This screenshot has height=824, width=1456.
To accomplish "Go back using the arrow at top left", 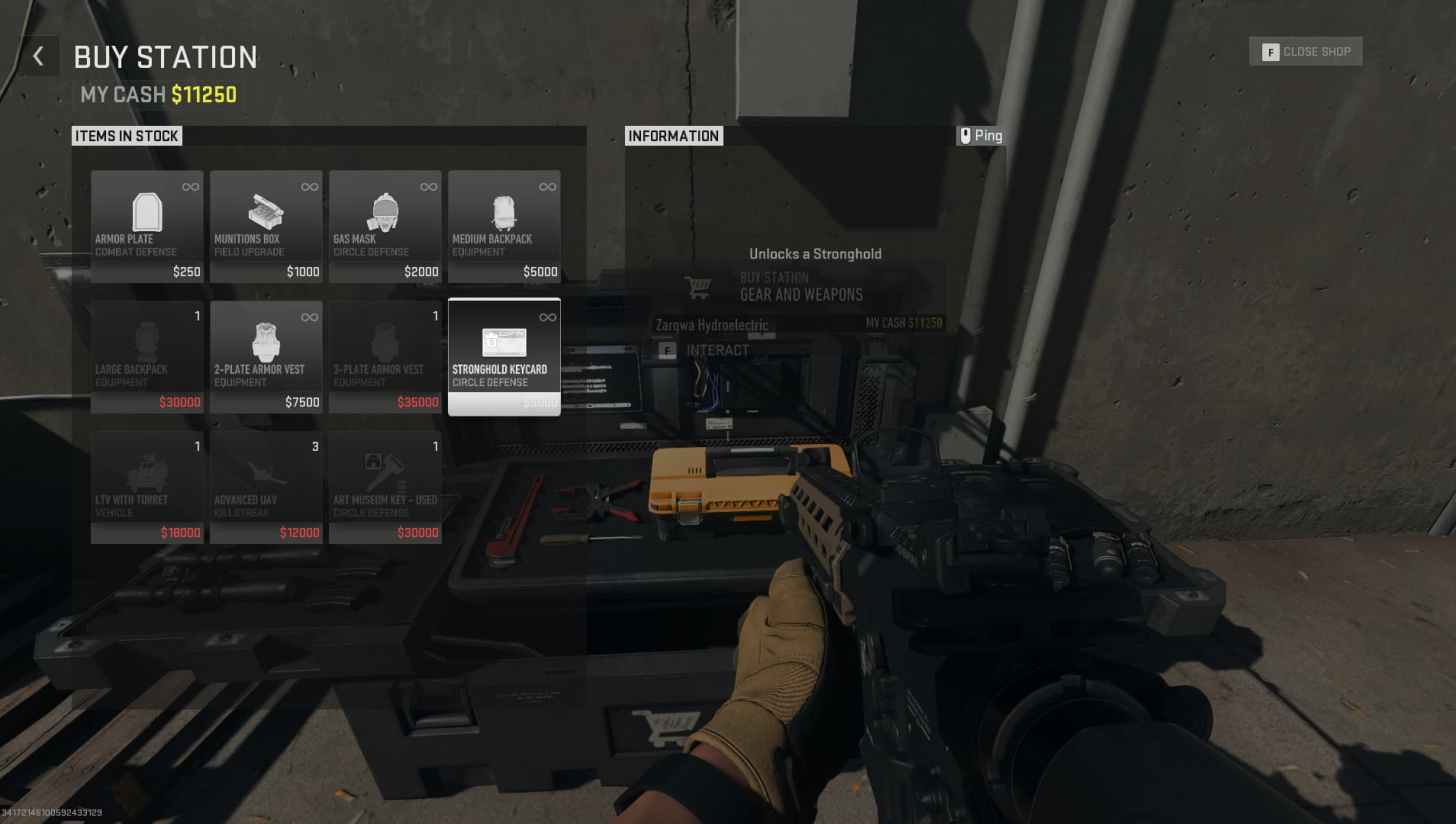I will tap(39, 55).
